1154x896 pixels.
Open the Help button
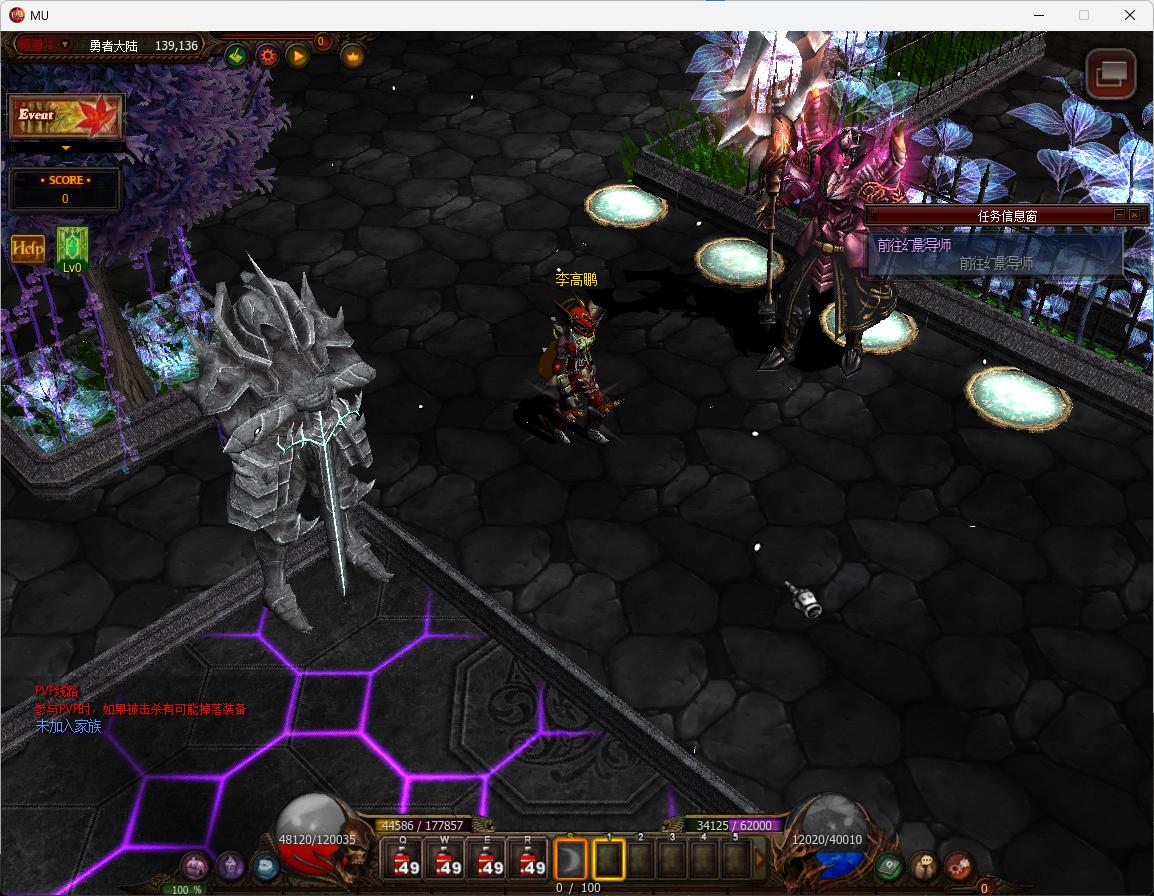pos(27,249)
